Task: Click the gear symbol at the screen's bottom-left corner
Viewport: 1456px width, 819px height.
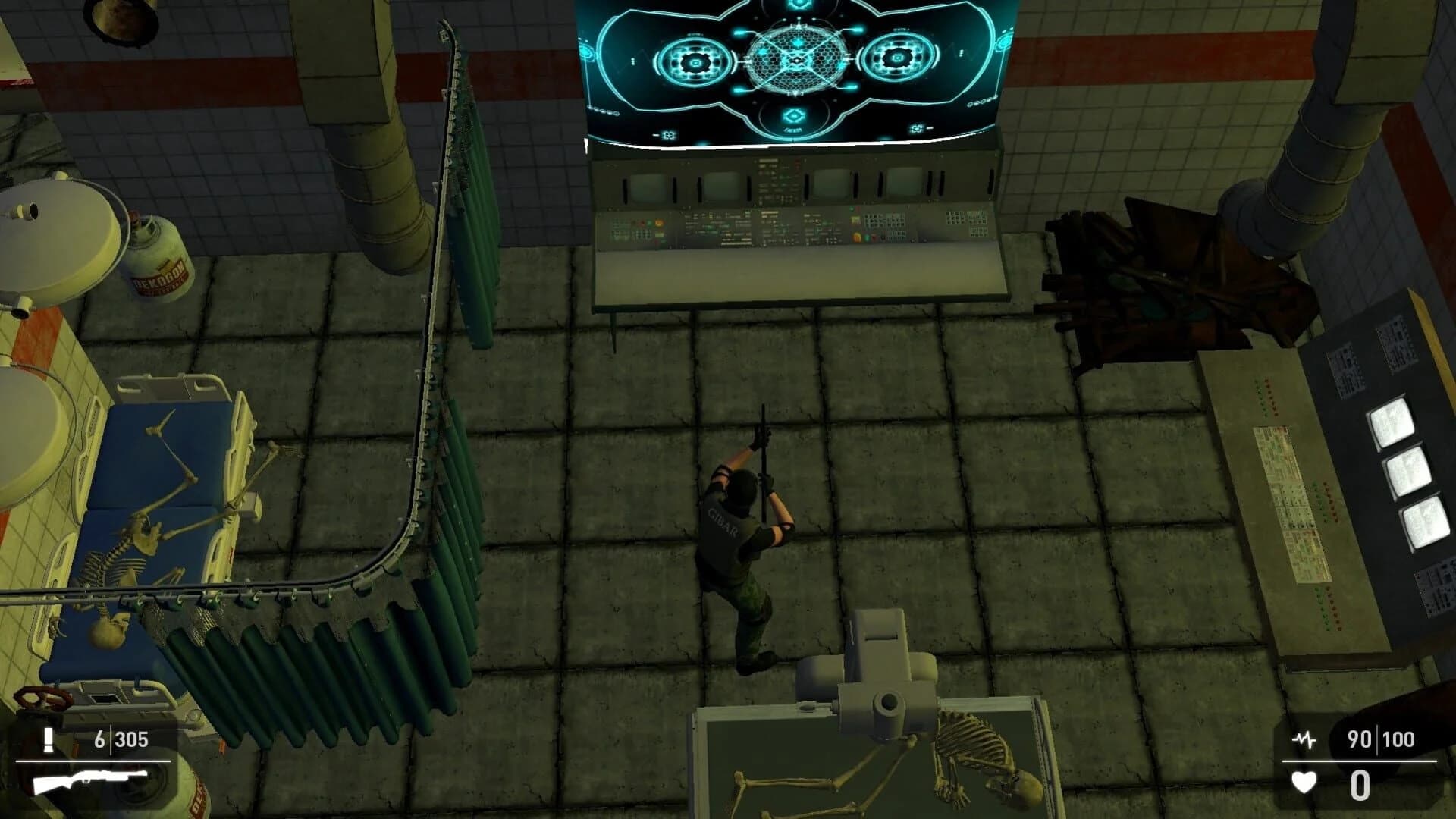Action: coord(668,134)
